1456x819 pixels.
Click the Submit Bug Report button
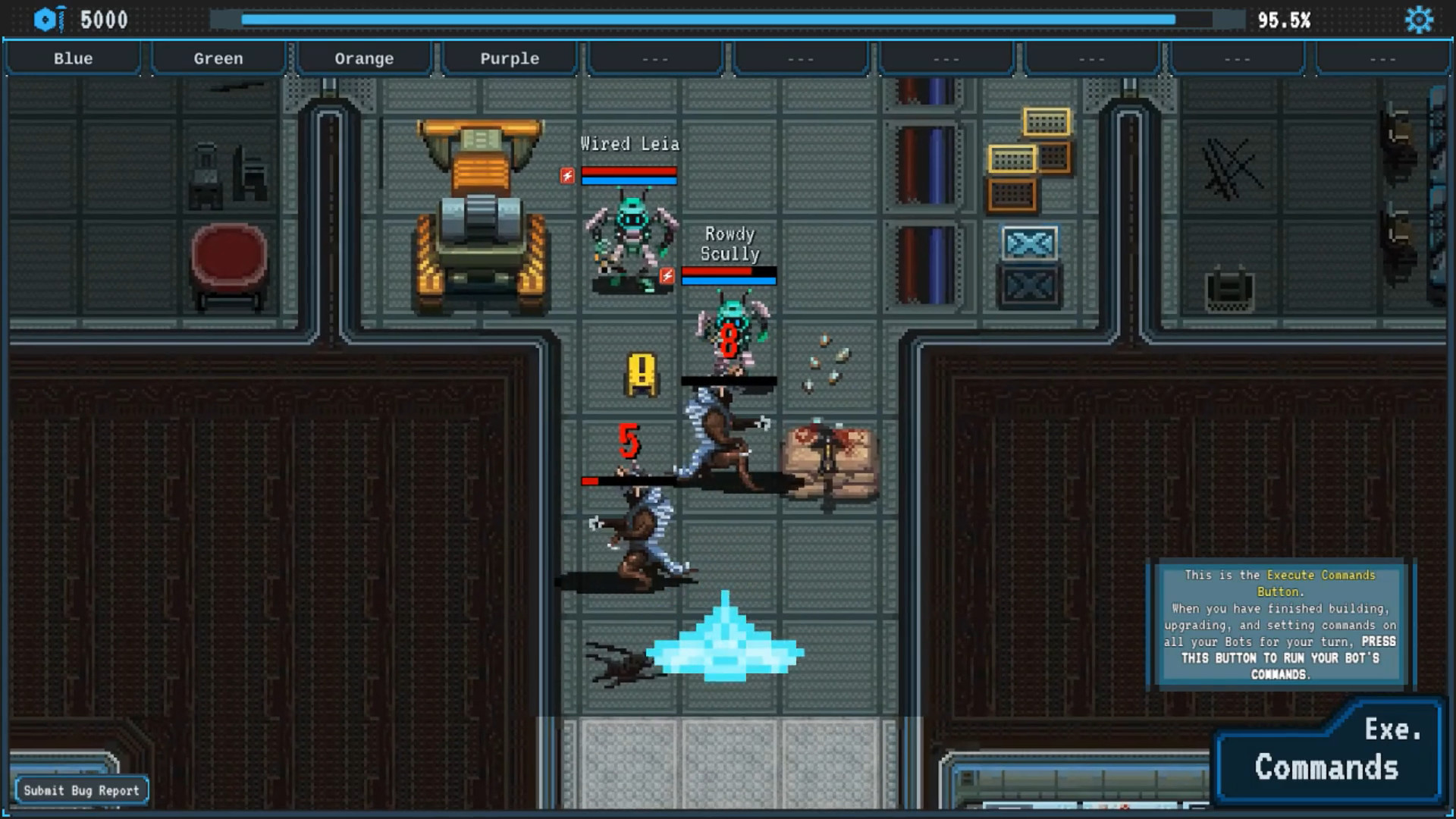click(x=82, y=789)
